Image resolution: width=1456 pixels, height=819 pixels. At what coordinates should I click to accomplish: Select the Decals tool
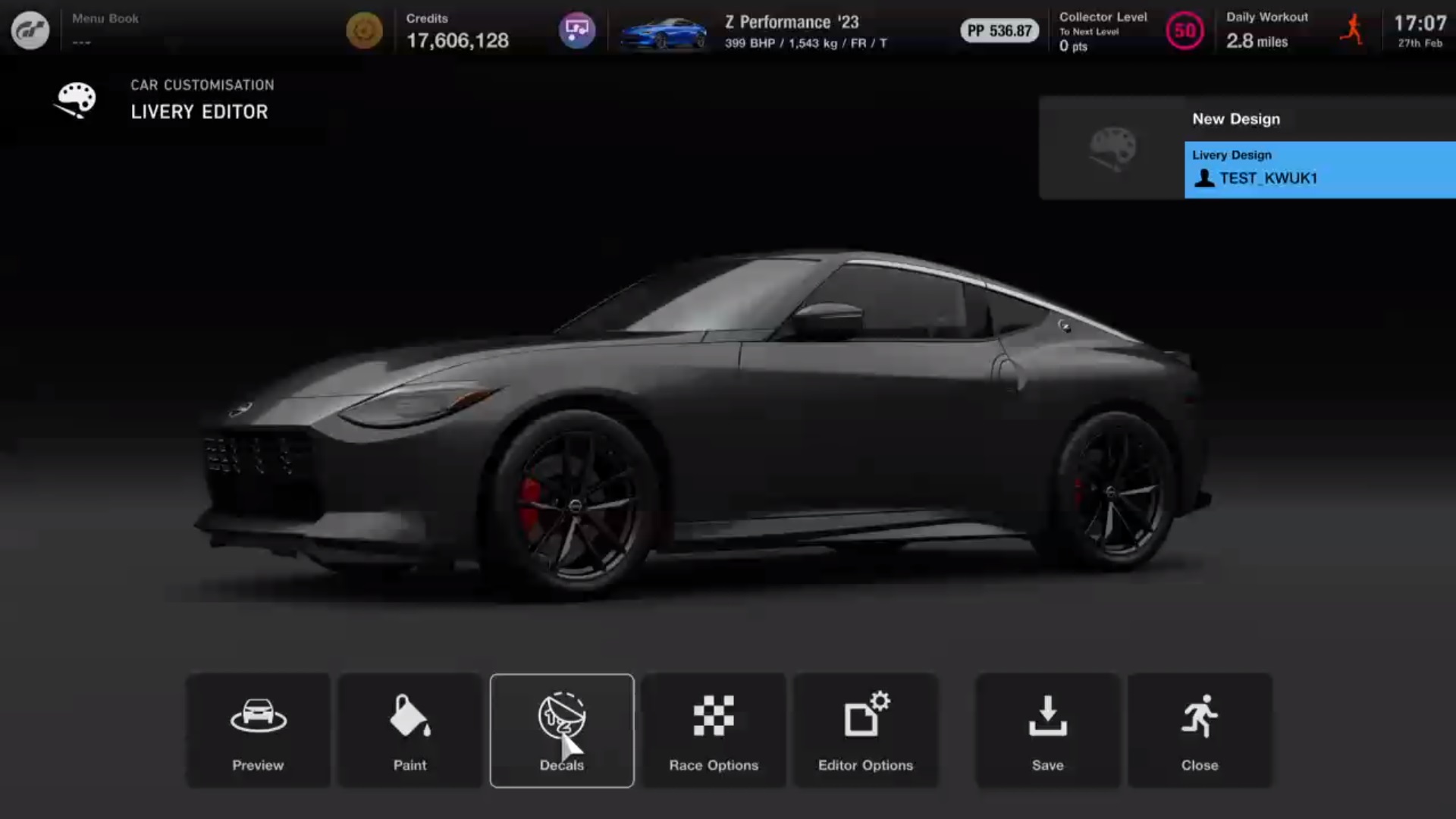coord(561,730)
